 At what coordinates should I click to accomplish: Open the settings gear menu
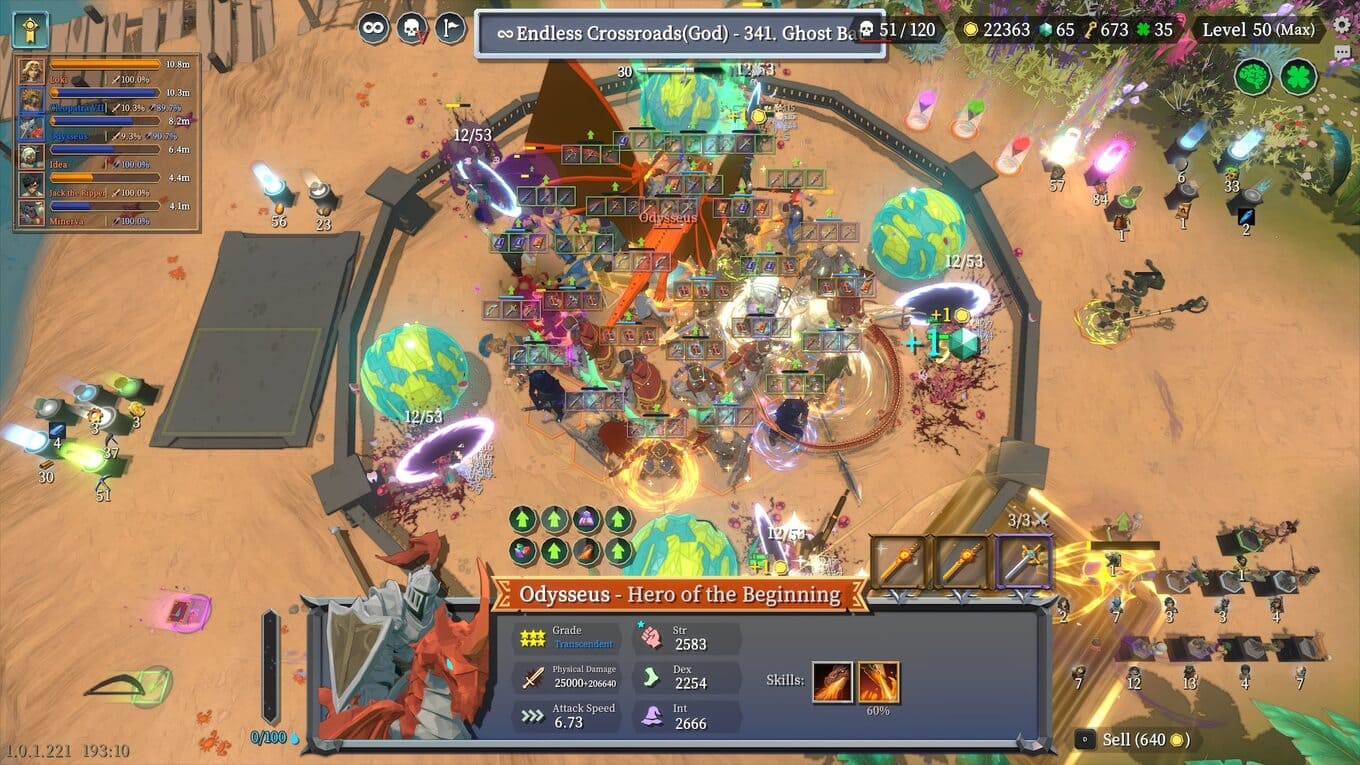[x=1342, y=26]
